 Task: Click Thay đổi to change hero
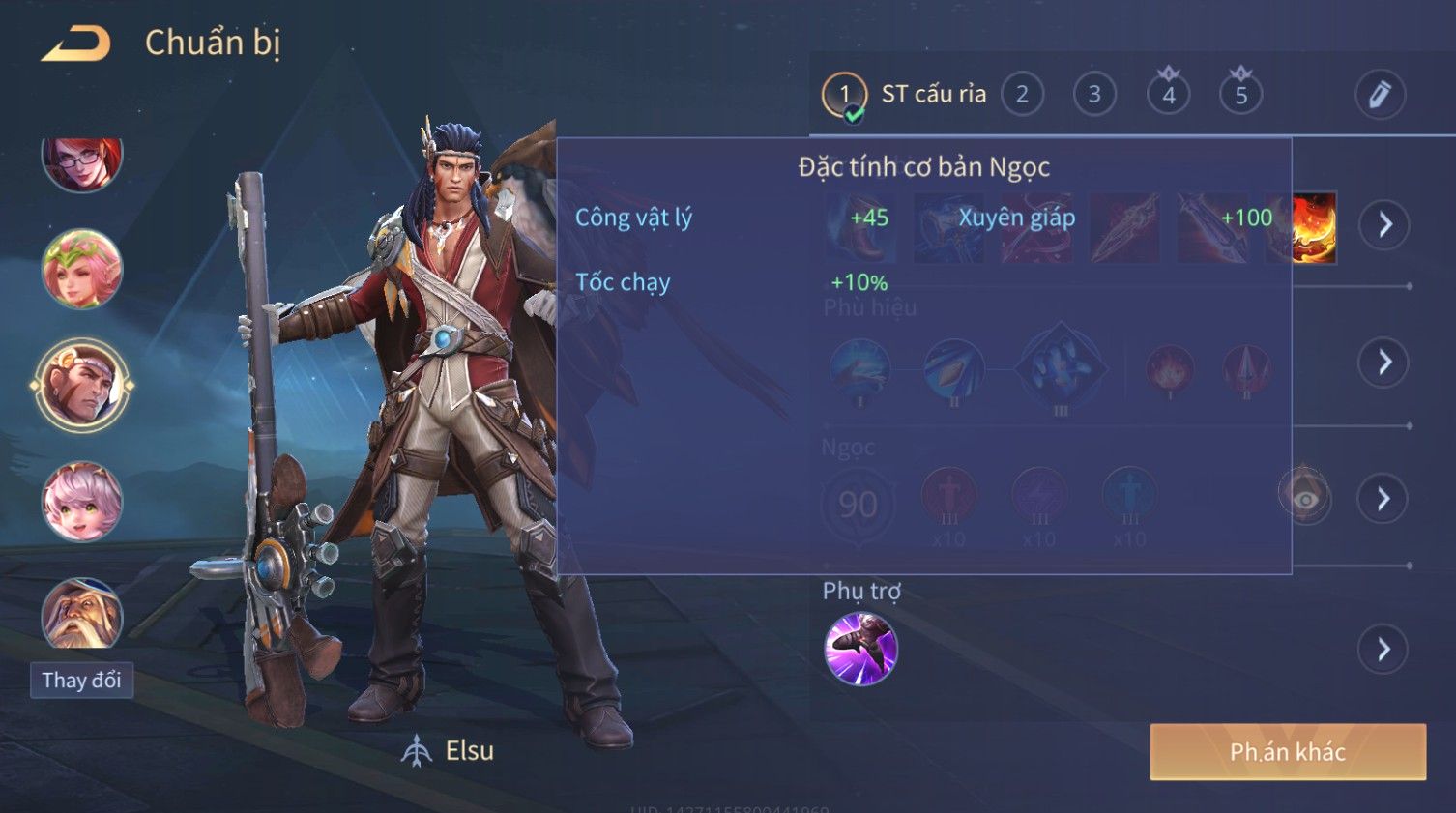(x=81, y=681)
